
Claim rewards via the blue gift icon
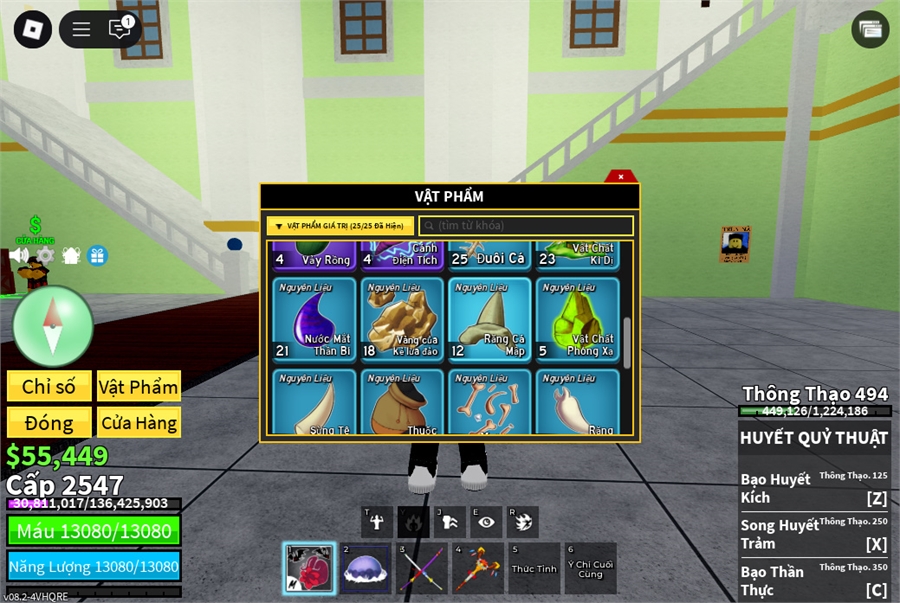point(97,255)
